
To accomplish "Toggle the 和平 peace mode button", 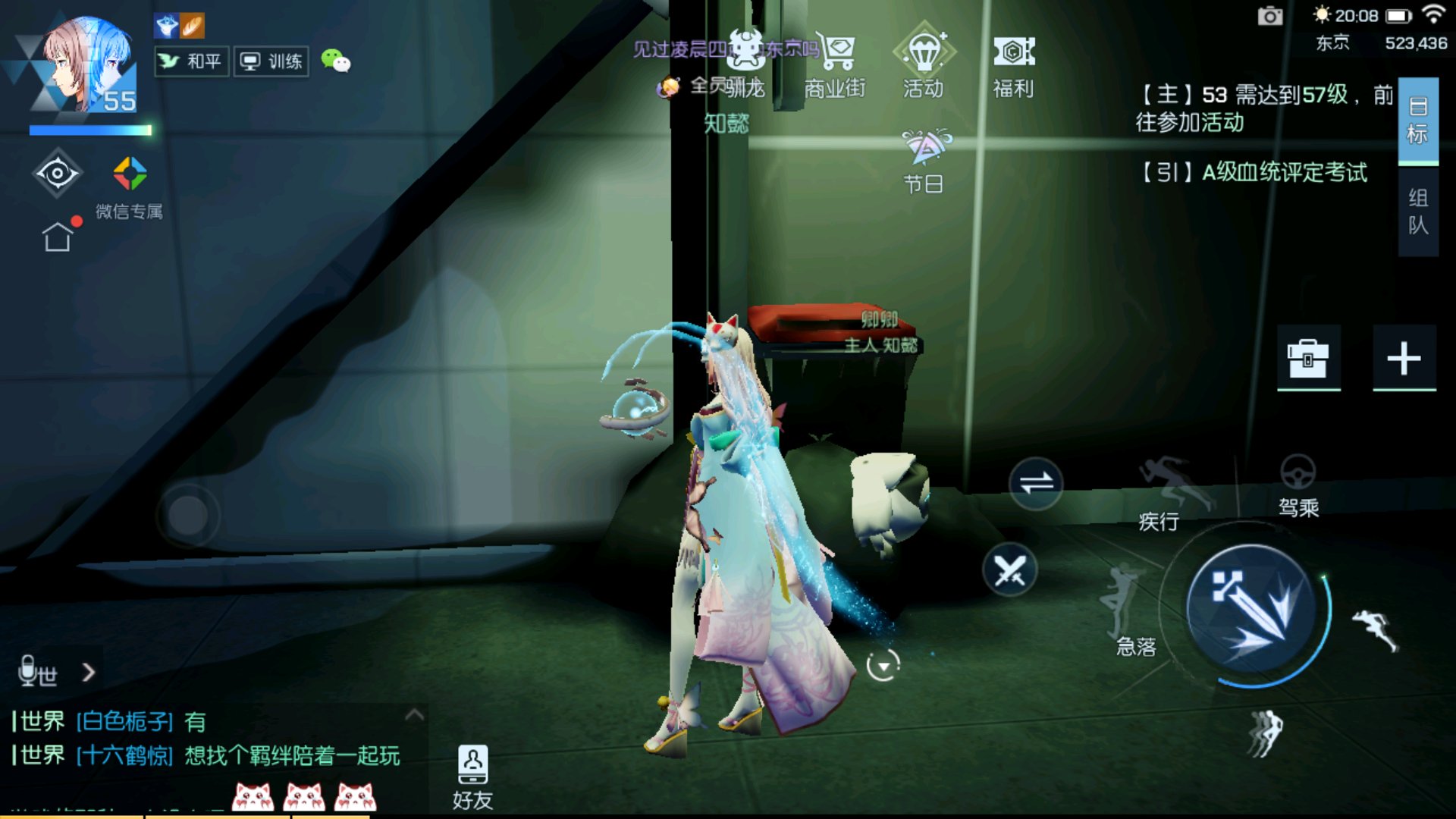I will tap(191, 61).
